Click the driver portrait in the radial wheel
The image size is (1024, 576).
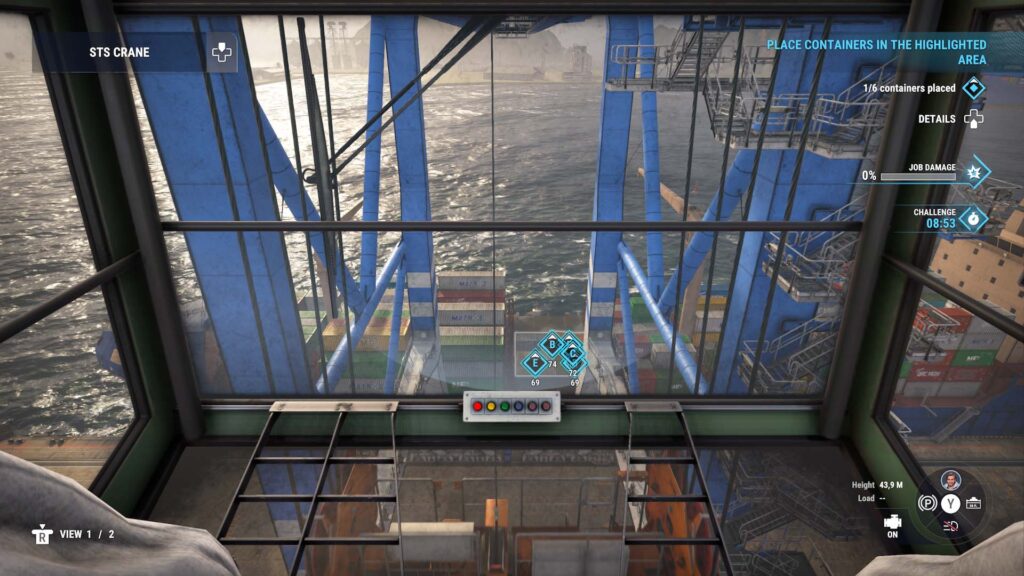950,480
